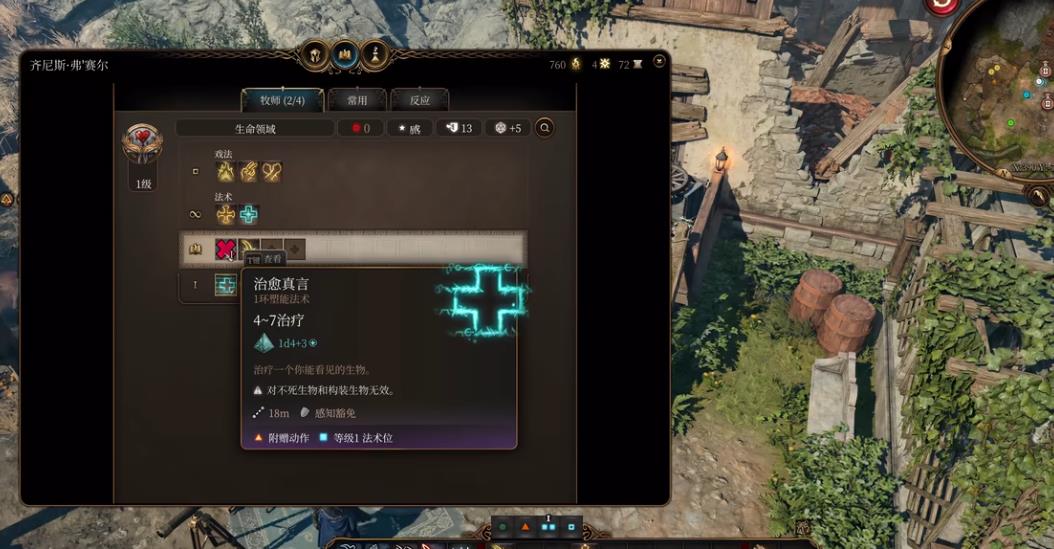This screenshot has height=549, width=1054.
Task: Switch to the chess piece view at top
Action: (375, 53)
